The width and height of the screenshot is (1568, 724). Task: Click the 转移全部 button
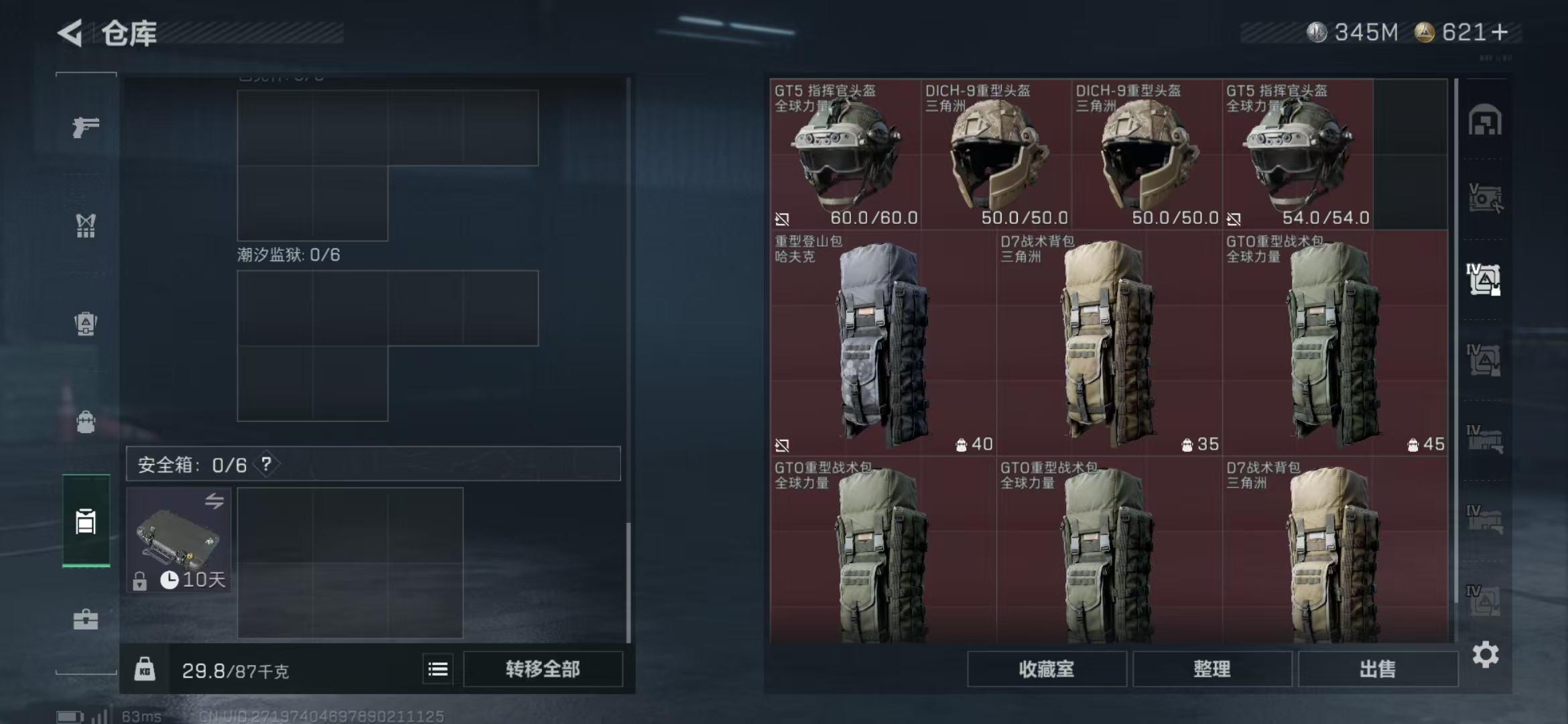pyautogui.click(x=542, y=669)
